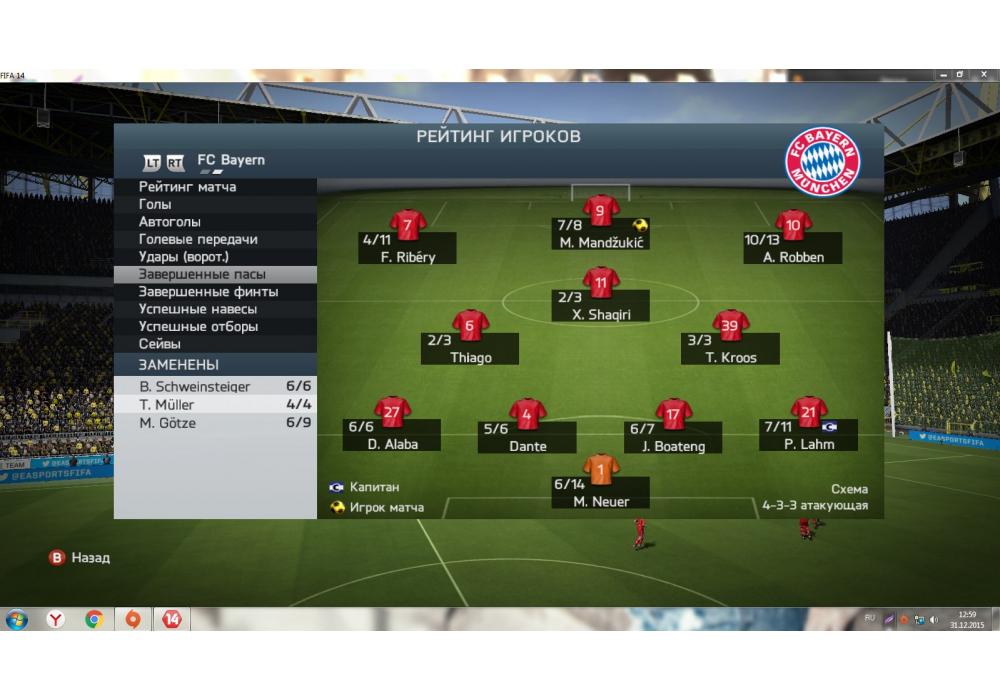Screen dimensions: 1000x700
Task: Select M. Mandžukić's number 9 shirt
Action: click(x=600, y=211)
